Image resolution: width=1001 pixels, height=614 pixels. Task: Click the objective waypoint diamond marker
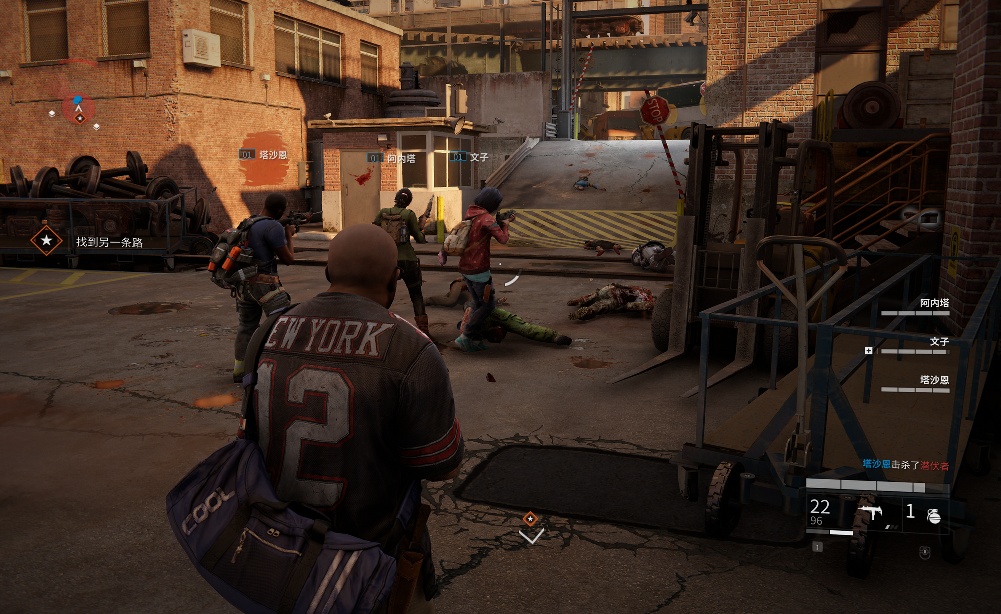click(531, 518)
